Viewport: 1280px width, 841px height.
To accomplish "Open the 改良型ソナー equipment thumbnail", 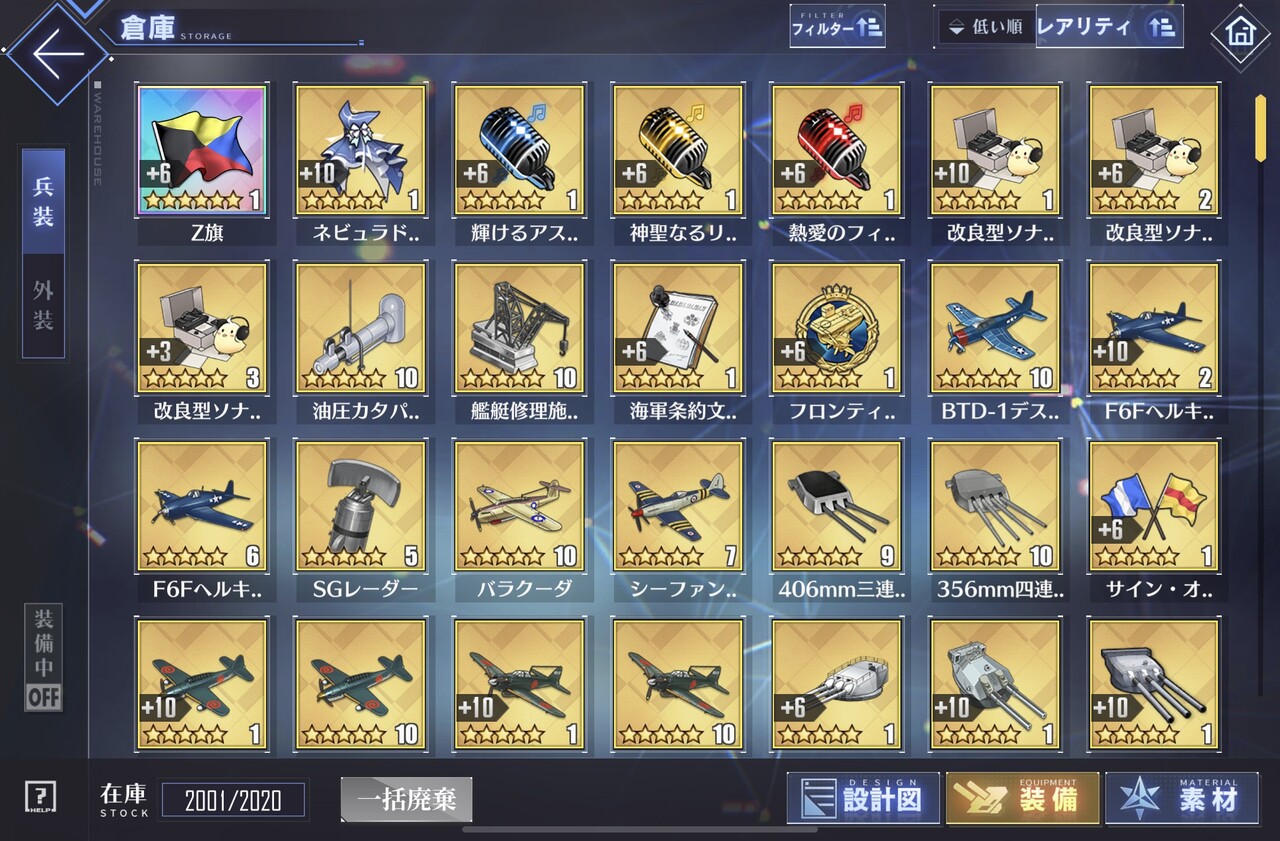I will [x=997, y=152].
